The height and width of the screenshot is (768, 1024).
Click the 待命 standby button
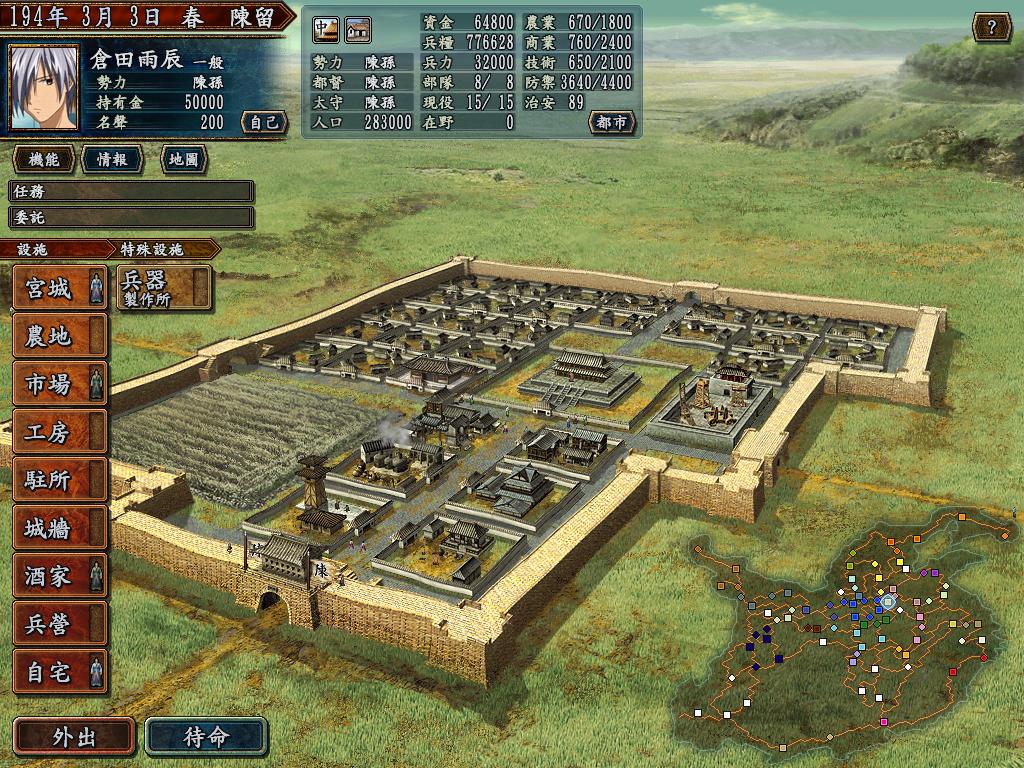tap(206, 737)
